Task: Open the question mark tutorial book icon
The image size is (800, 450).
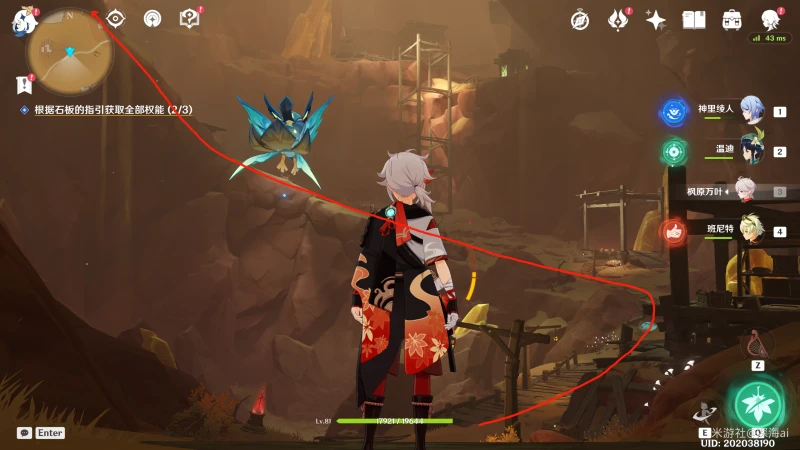Action: click(x=189, y=18)
